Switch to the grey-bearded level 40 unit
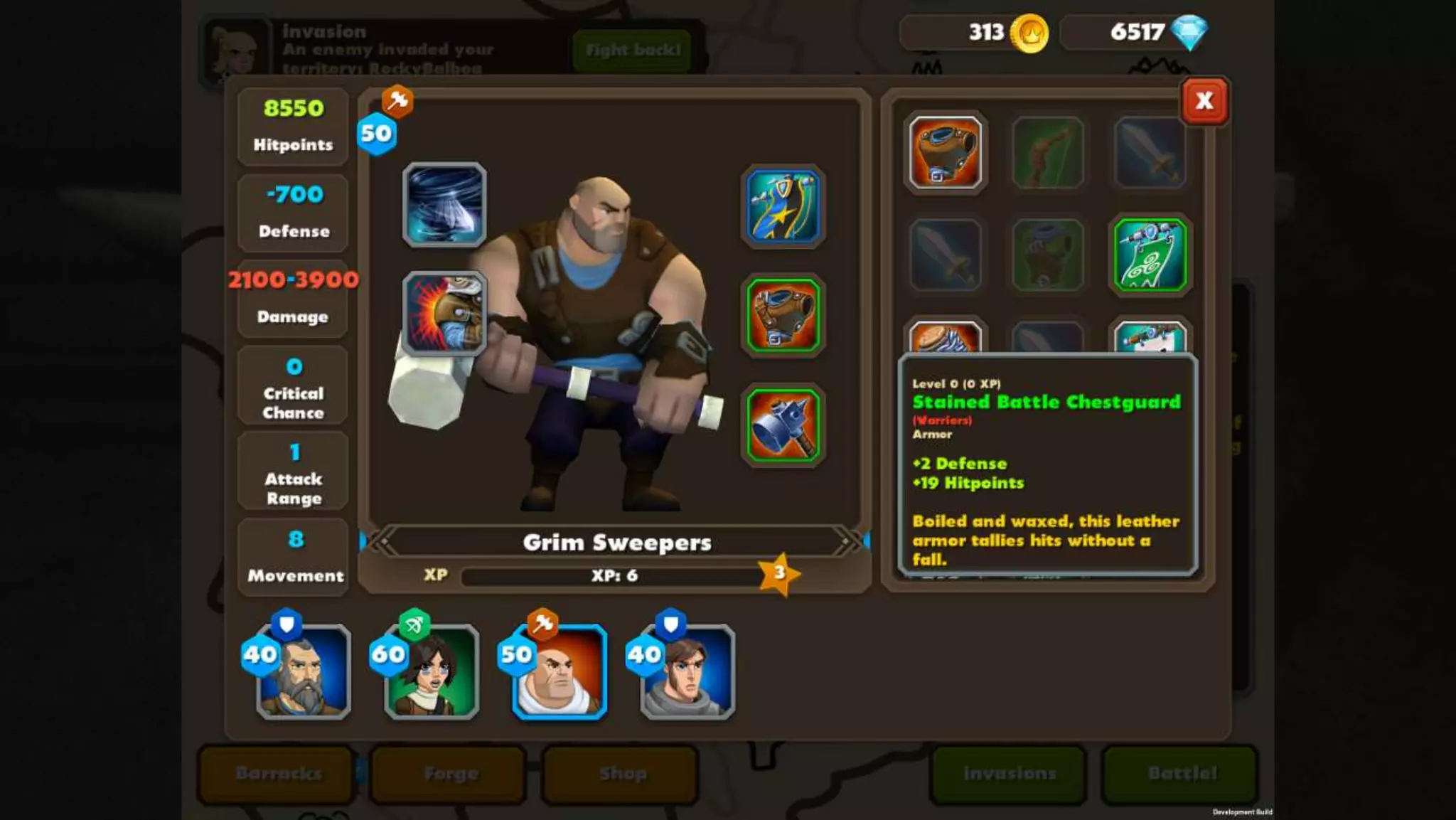1456x820 pixels. tap(303, 671)
